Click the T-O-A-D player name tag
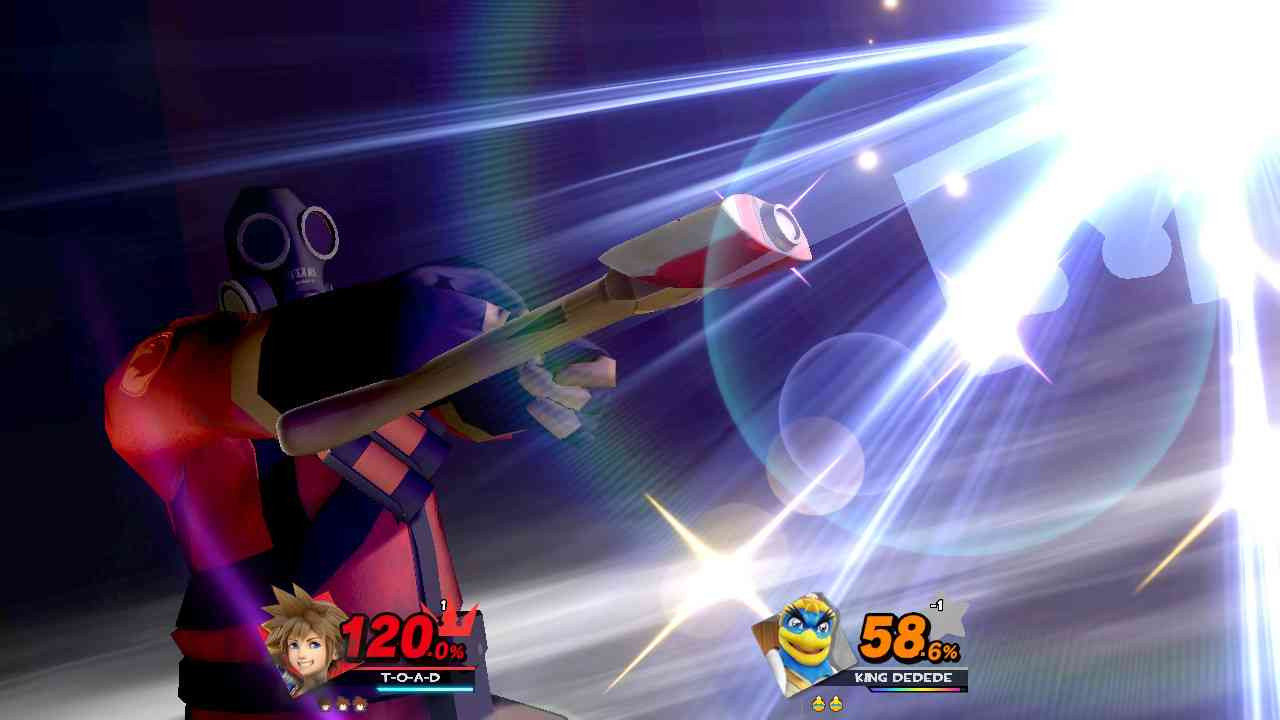1280x720 pixels. pos(411,677)
